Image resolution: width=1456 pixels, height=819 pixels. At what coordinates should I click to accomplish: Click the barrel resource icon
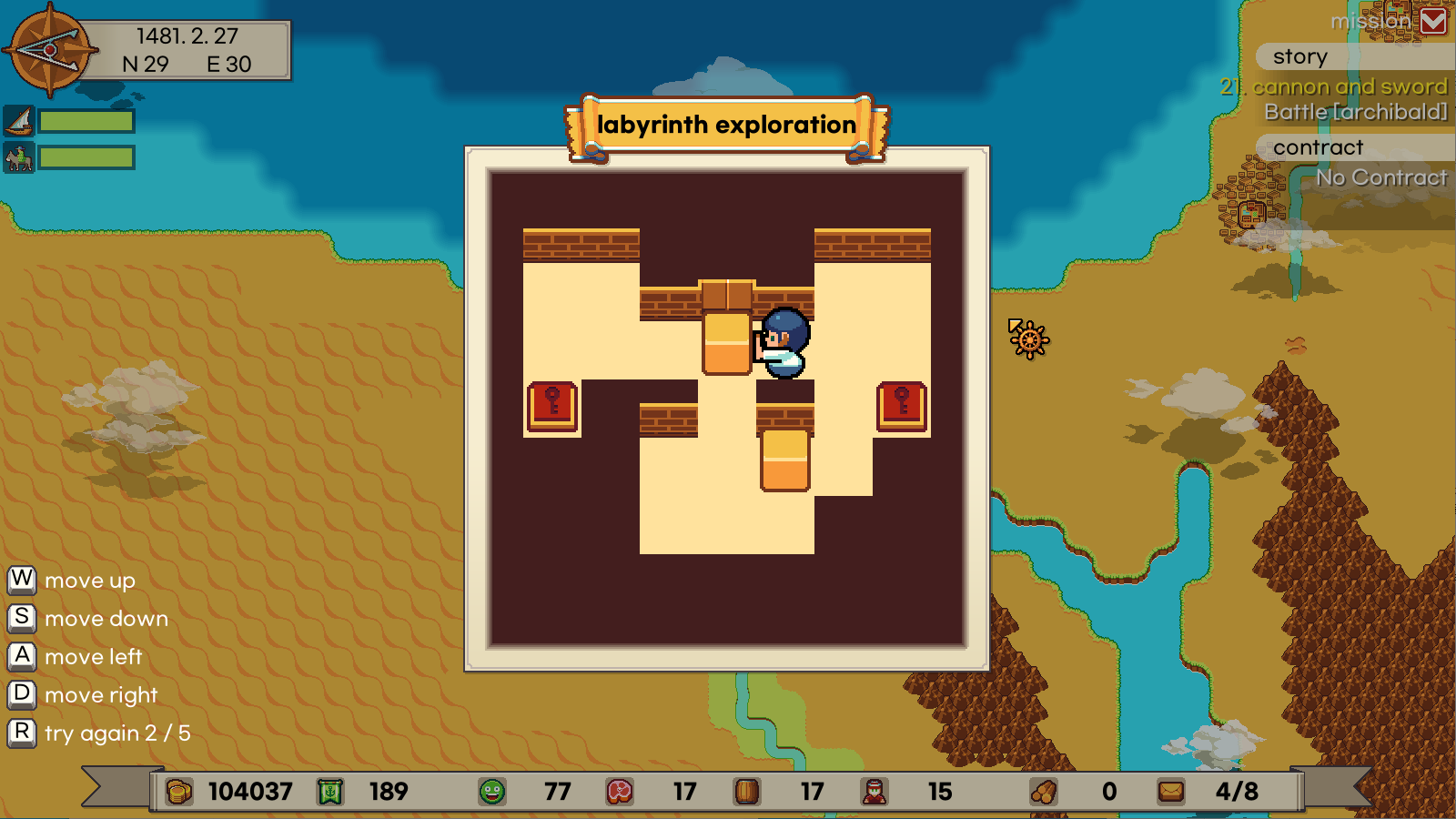click(x=746, y=792)
